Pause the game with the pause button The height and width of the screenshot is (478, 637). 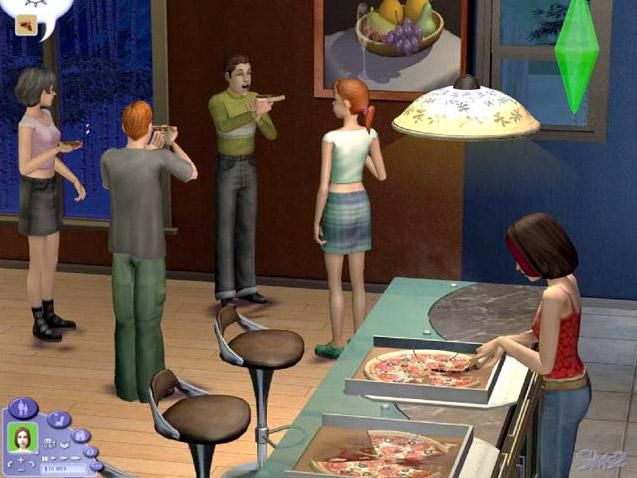pyautogui.click(x=42, y=457)
